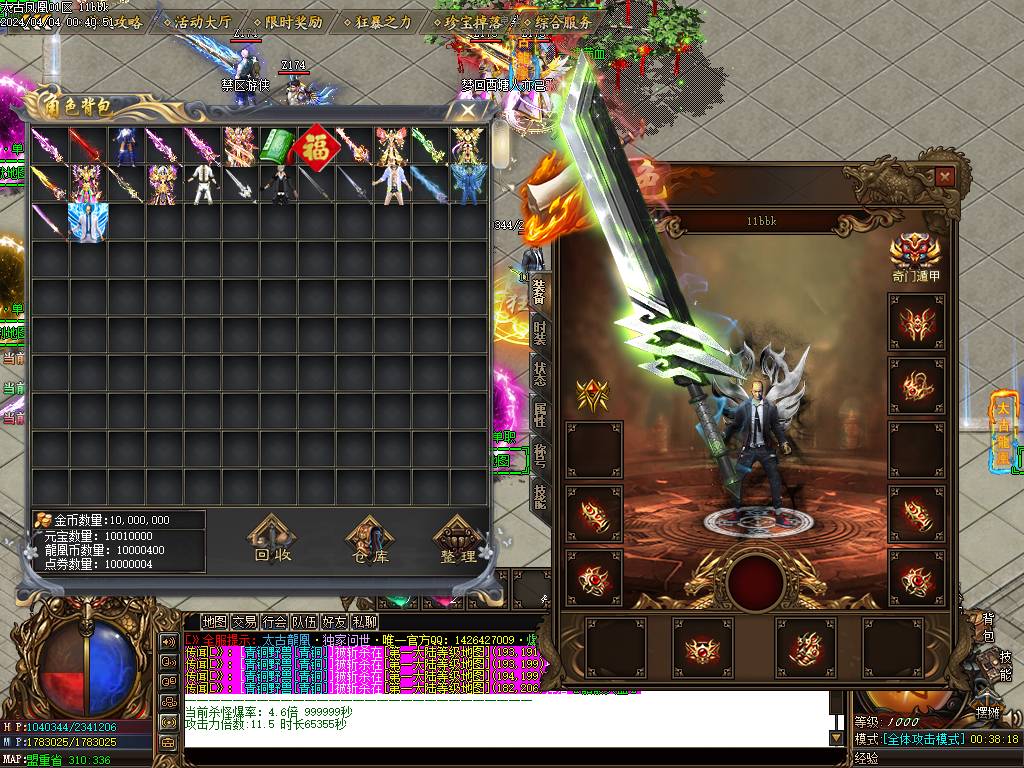Select the green book item in the bag
This screenshot has height=768, width=1024.
point(277,146)
